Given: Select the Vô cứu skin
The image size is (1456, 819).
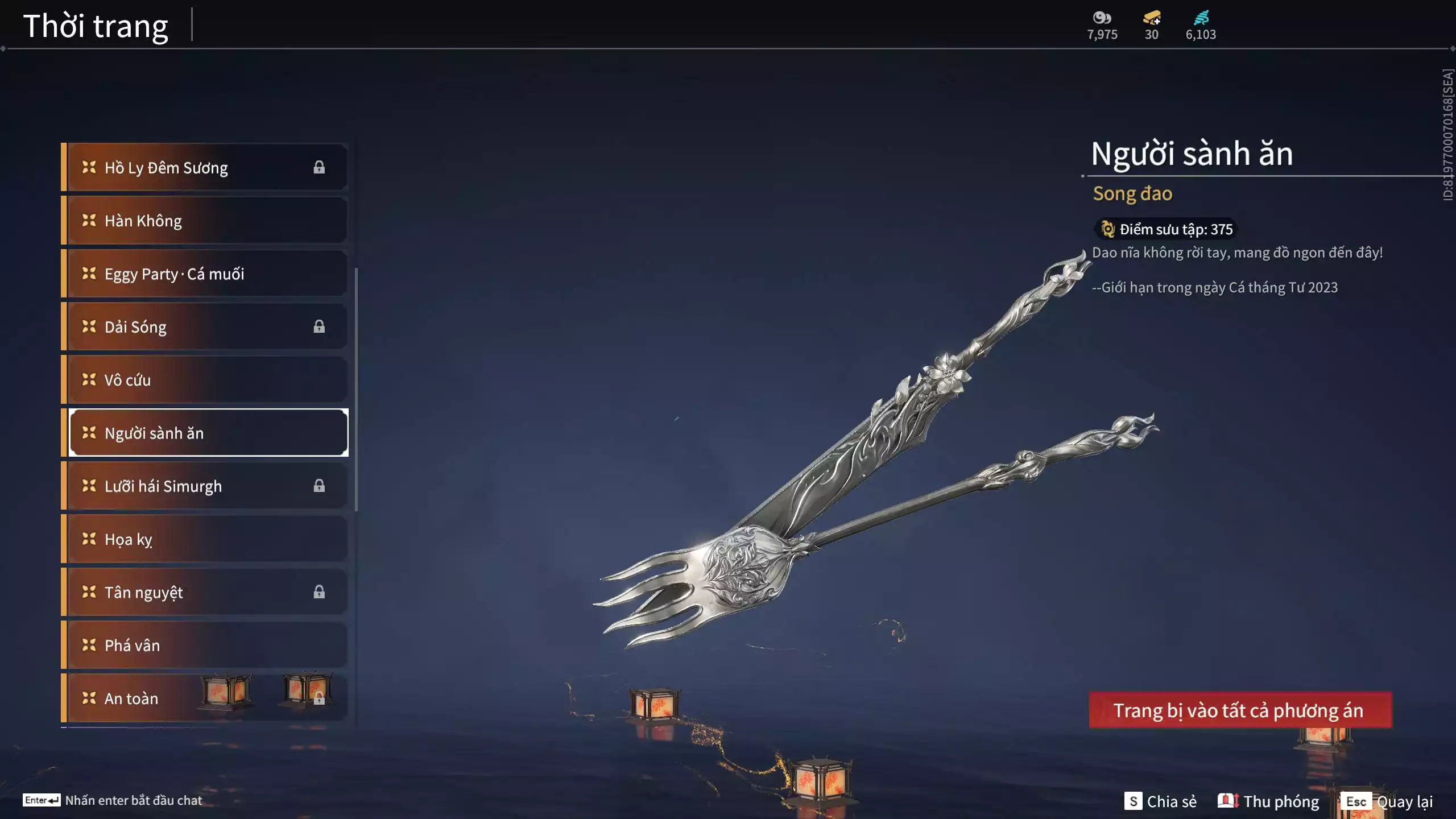Looking at the screenshot, I should click(x=205, y=380).
